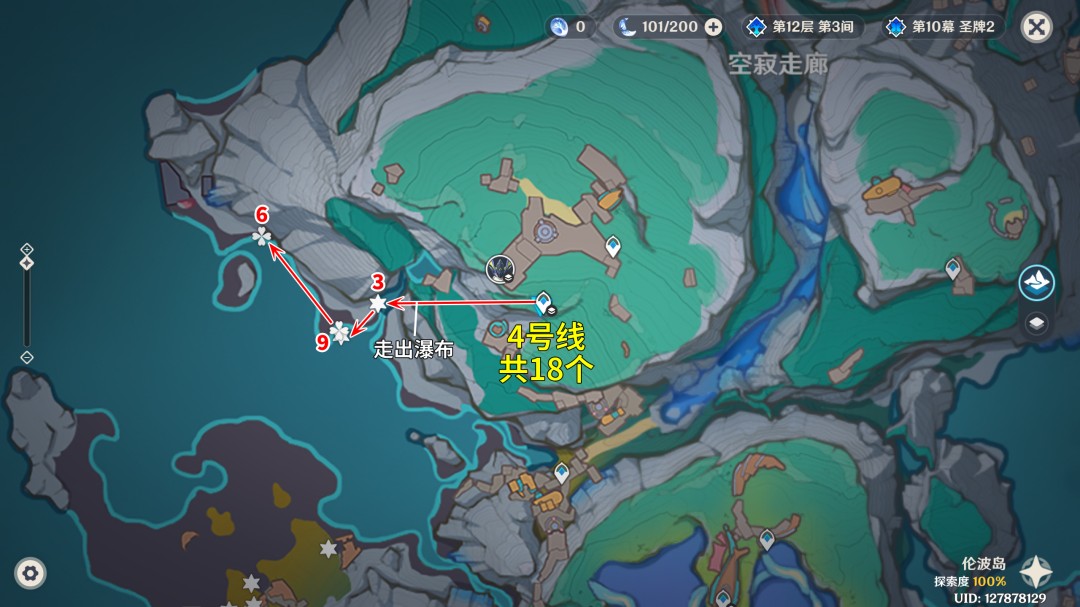Close the map screen
Viewport: 1080px width, 607px height.
(1036, 27)
